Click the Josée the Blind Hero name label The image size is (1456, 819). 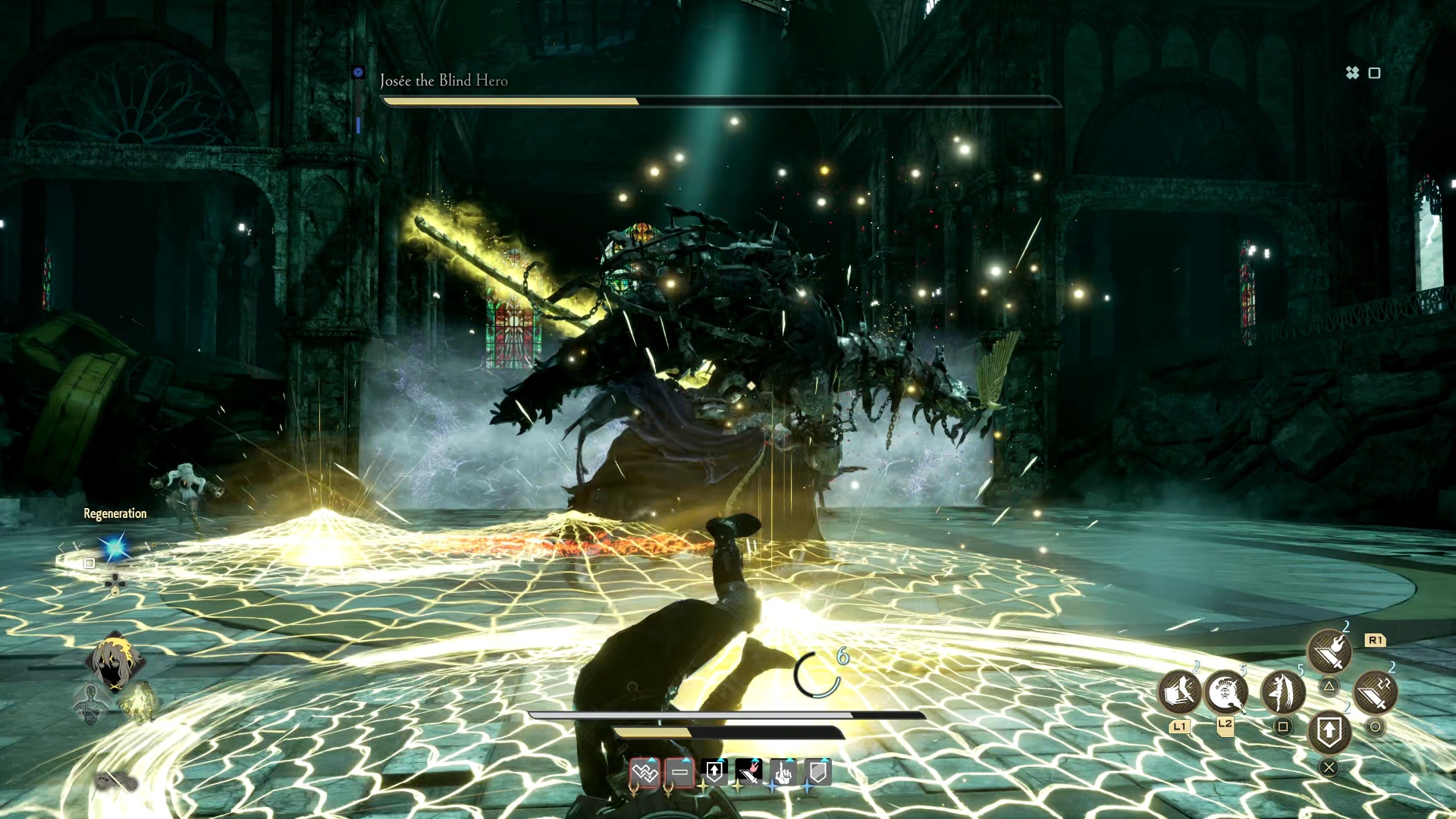click(x=444, y=80)
